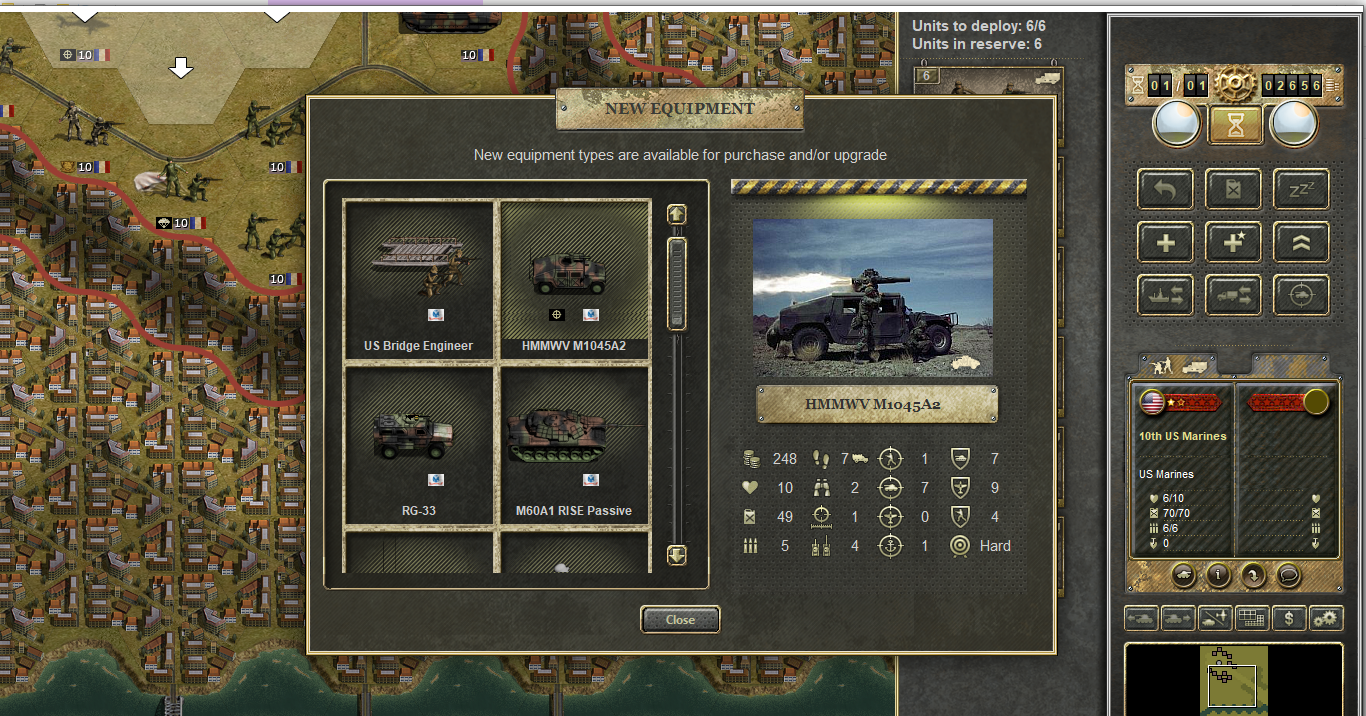Click the plain plus replacements button
Viewport: 1366px width, 716px height.
click(x=1165, y=242)
